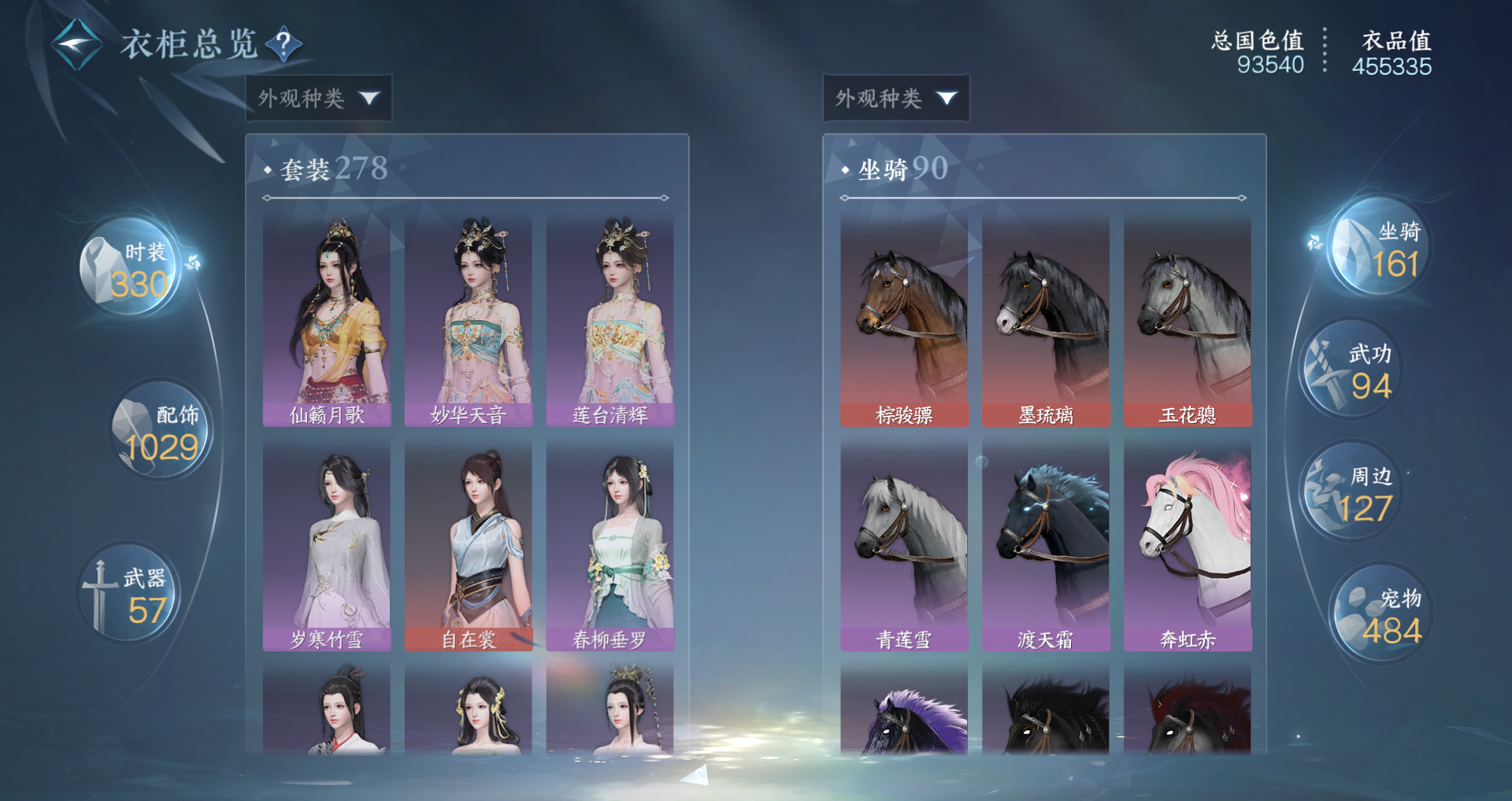The height and width of the screenshot is (801, 1512).
Task: Click the diamond logo back icon
Action: [x=76, y=44]
